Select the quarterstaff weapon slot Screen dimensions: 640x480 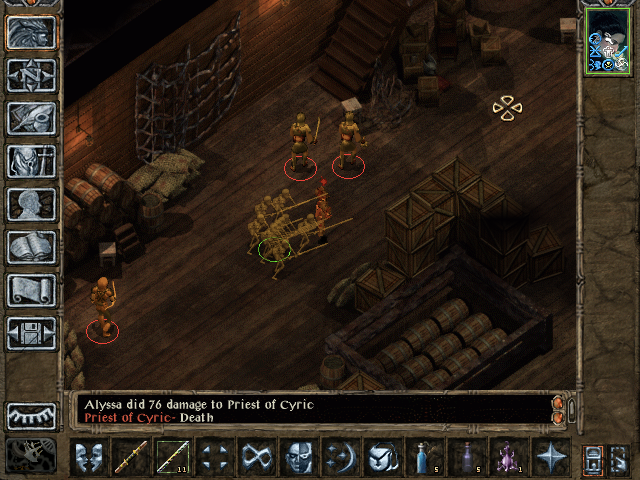coord(129,458)
